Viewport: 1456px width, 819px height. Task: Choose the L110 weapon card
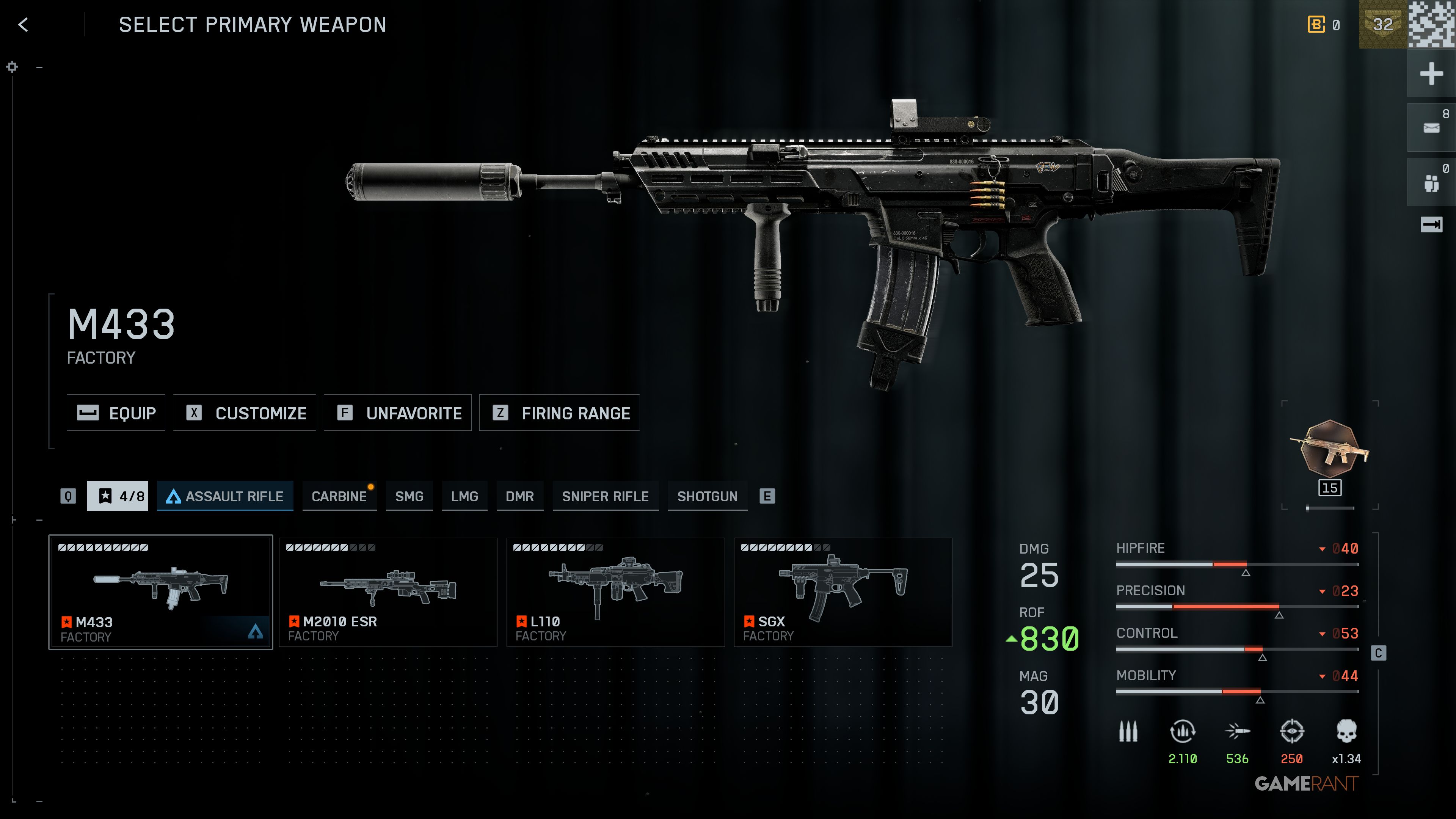(x=615, y=592)
